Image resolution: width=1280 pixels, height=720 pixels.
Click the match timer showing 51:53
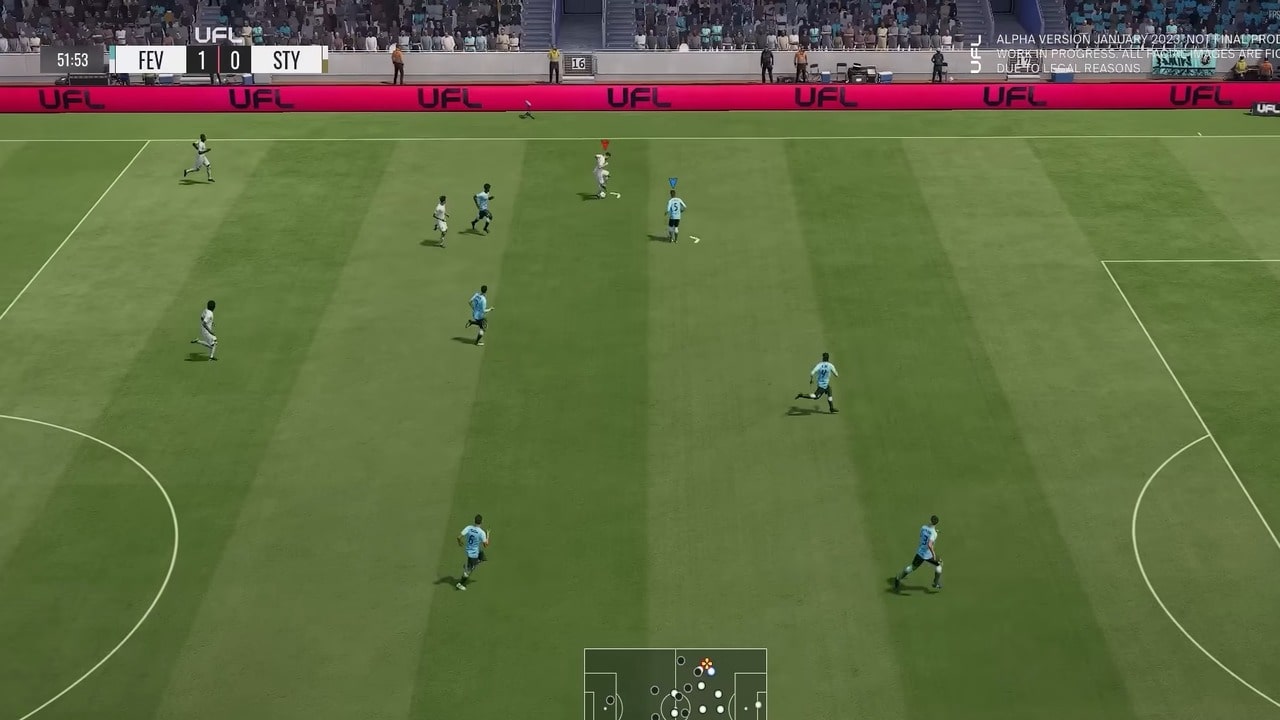(73, 59)
